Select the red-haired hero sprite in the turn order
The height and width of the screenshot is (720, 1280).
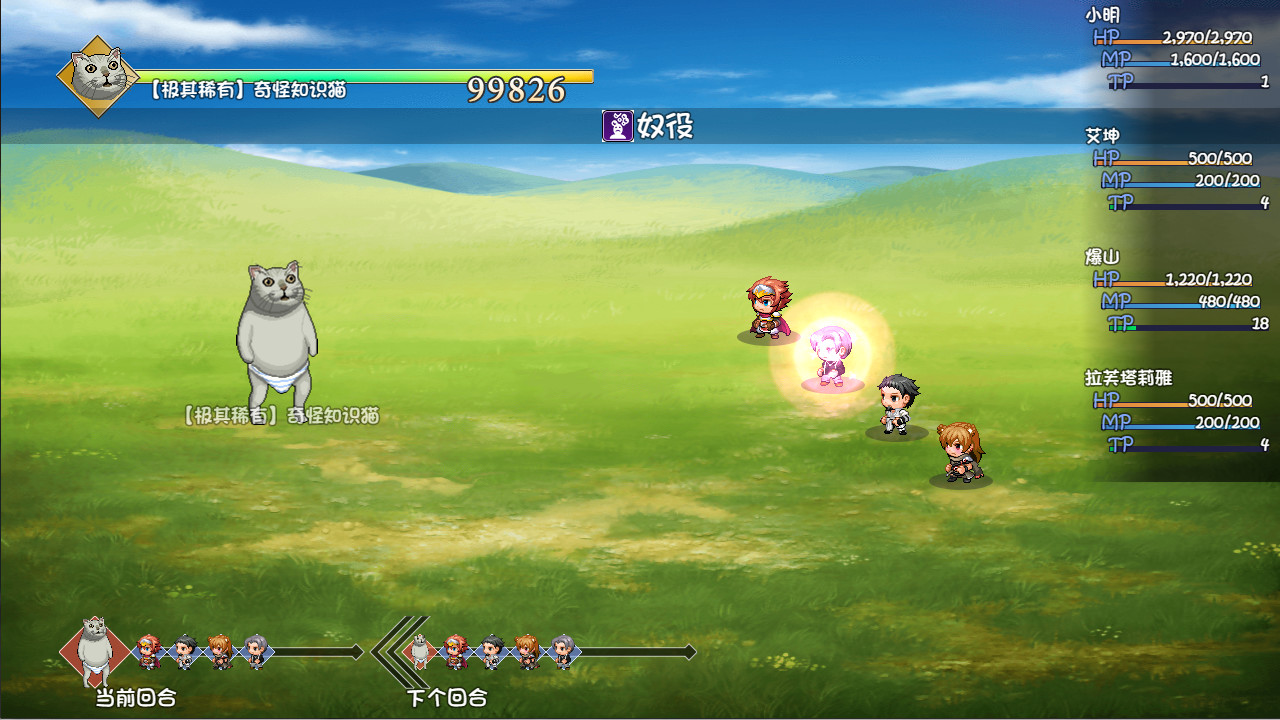(146, 652)
